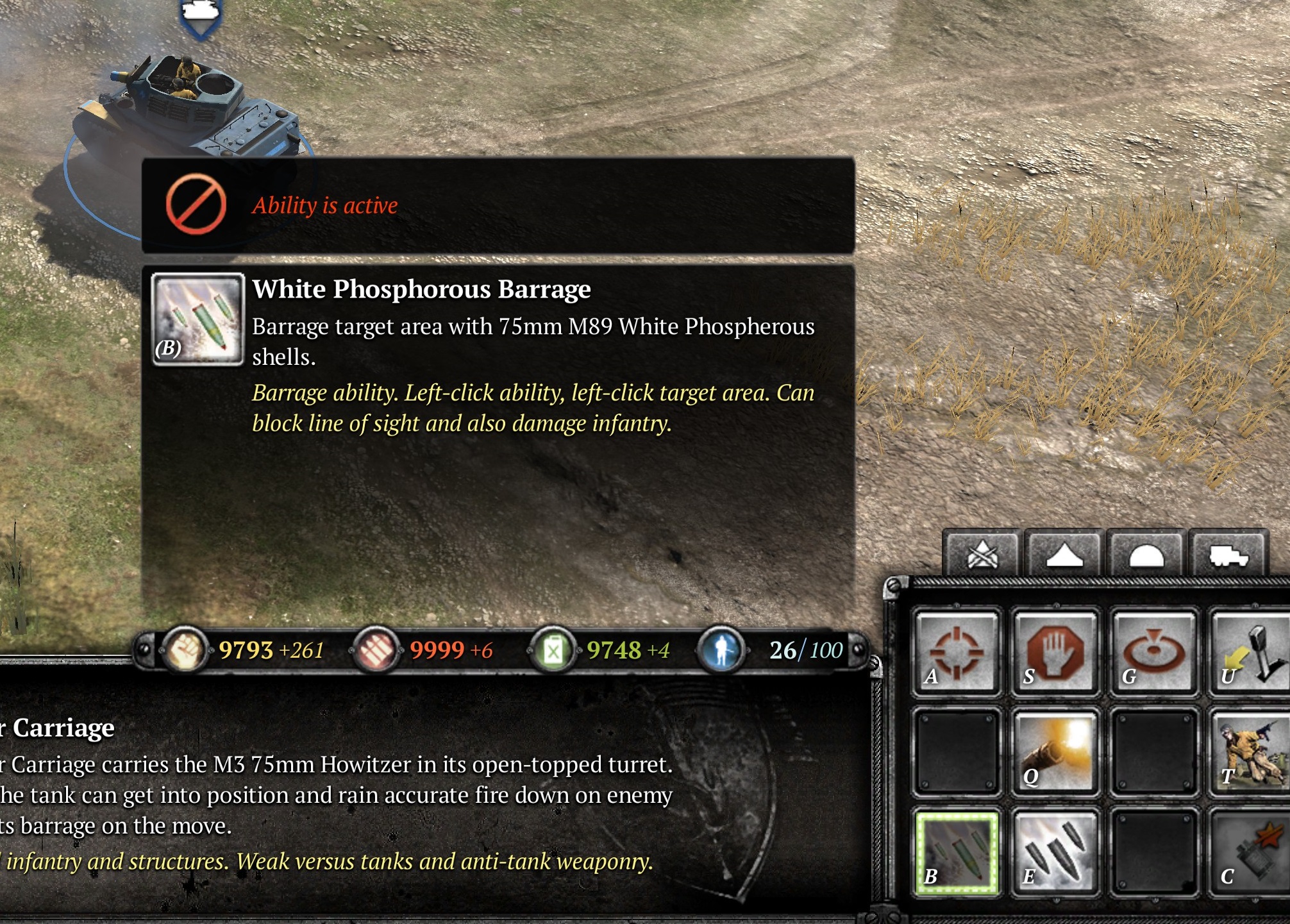Use the crewman exiting vehicle ability

pyautogui.click(x=1250, y=753)
